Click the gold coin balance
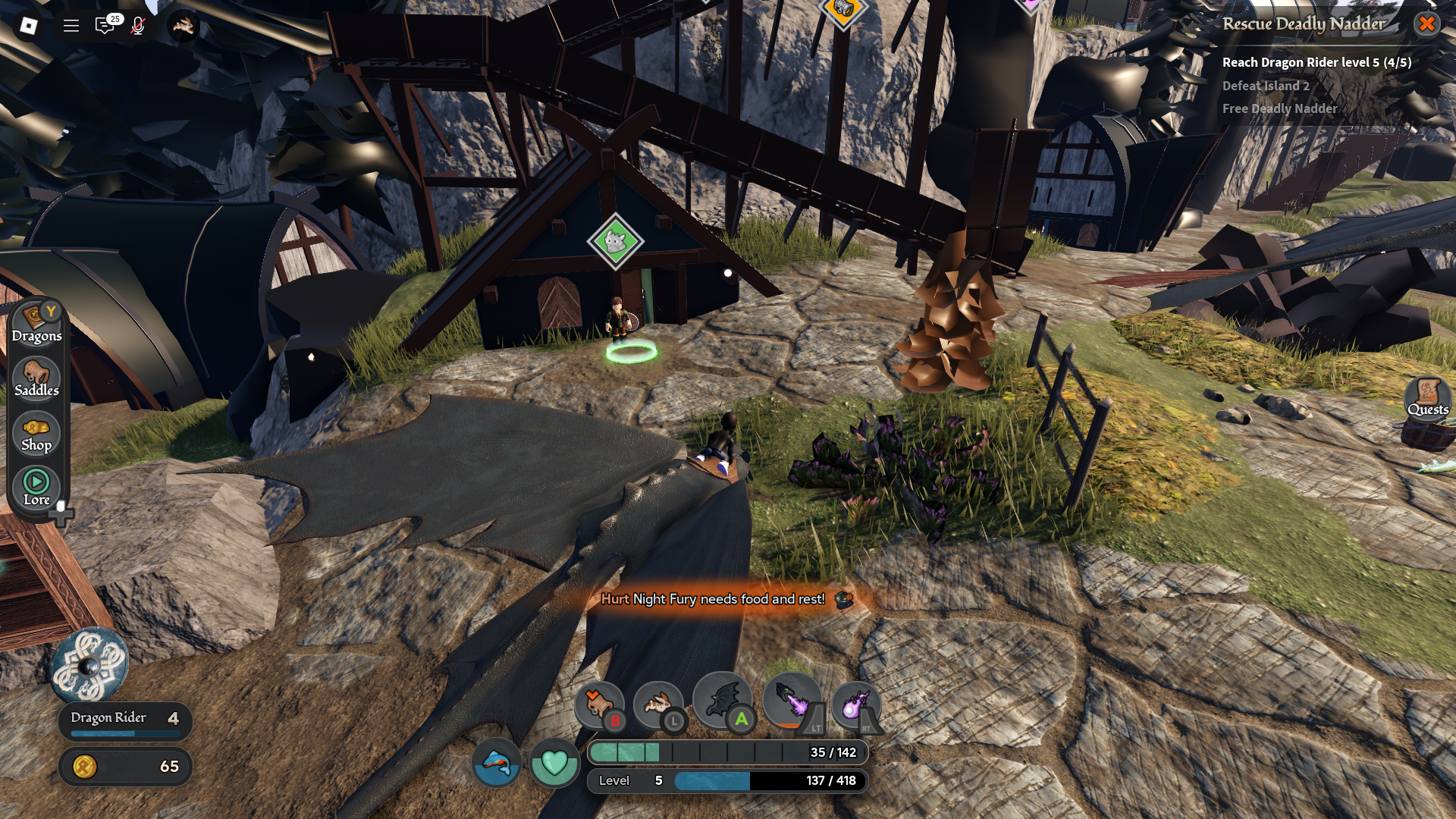Viewport: 1456px width, 819px height. (x=125, y=767)
